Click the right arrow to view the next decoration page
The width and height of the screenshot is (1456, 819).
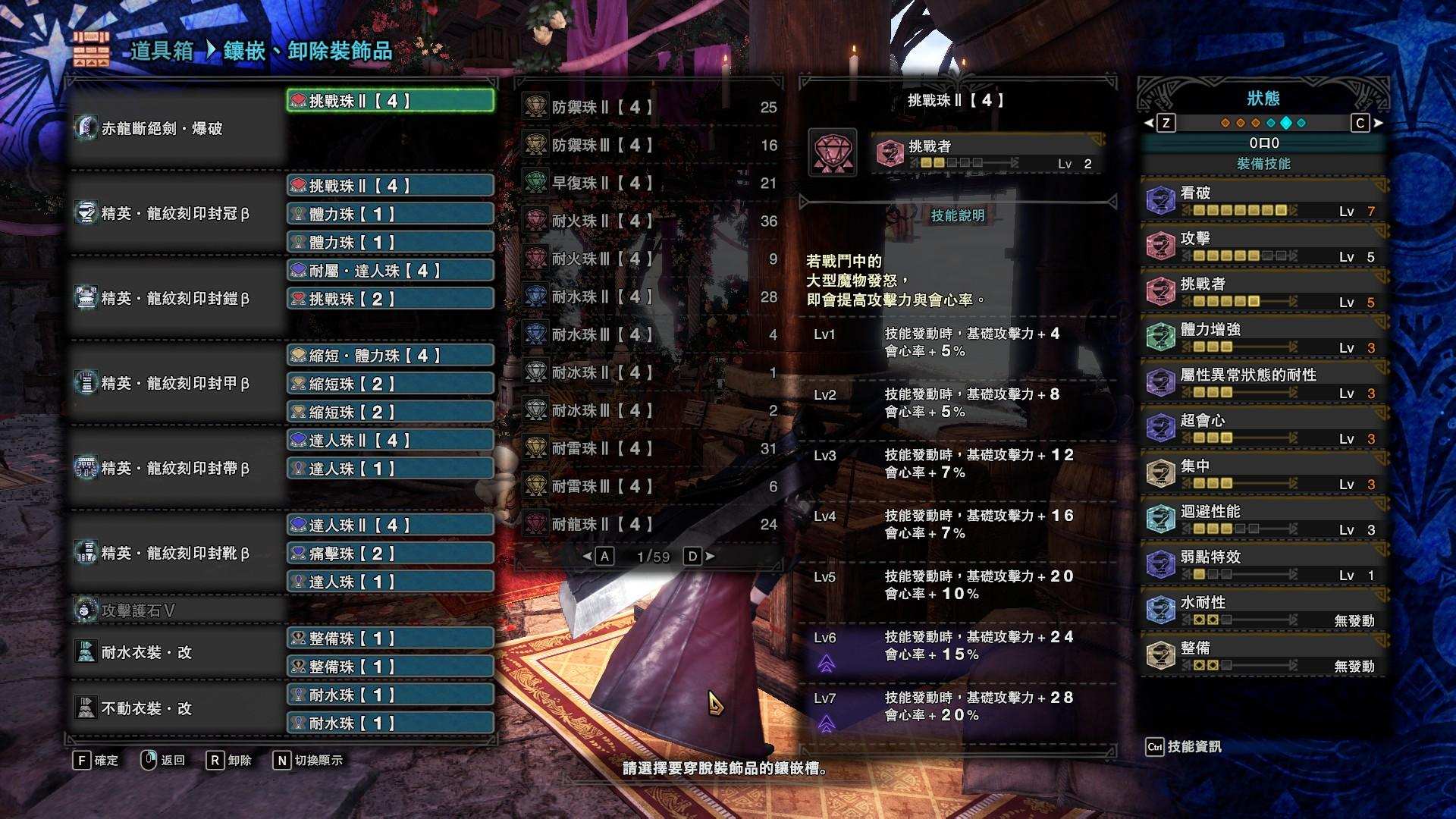(708, 556)
